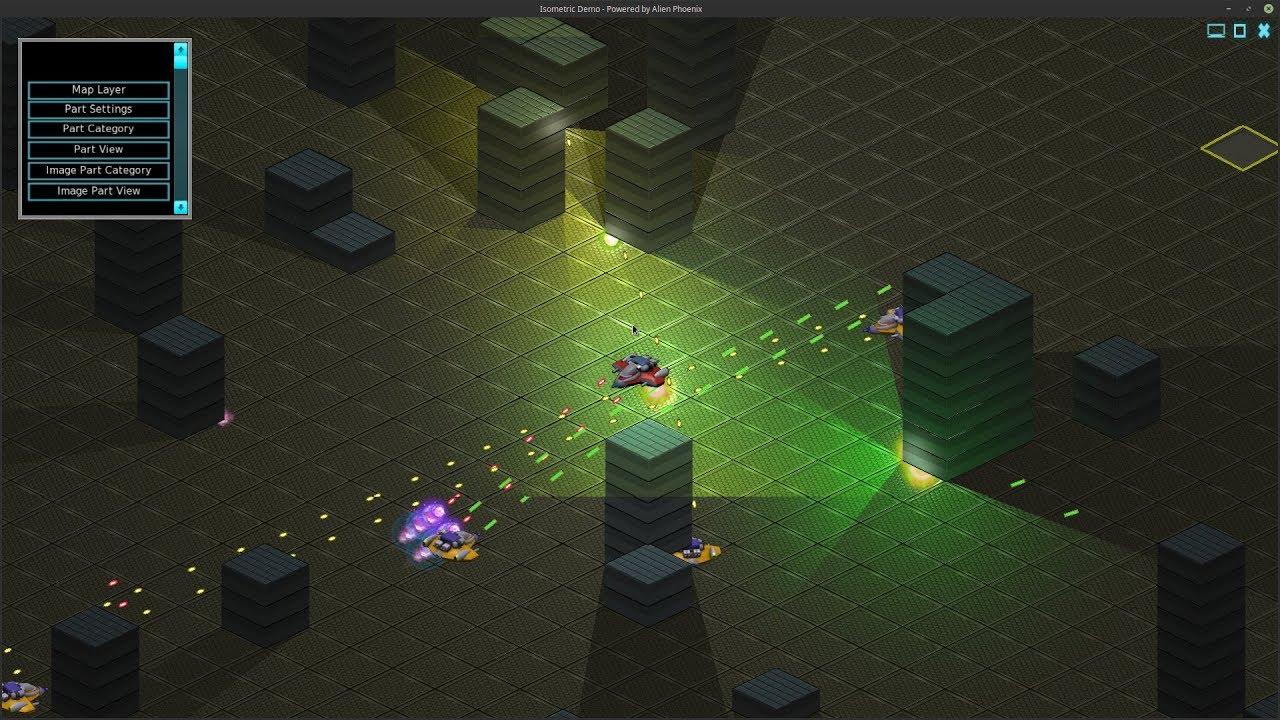Screen dimensions: 1280x720
Task: Close the demo with the cyan X
Action: (x=1264, y=31)
